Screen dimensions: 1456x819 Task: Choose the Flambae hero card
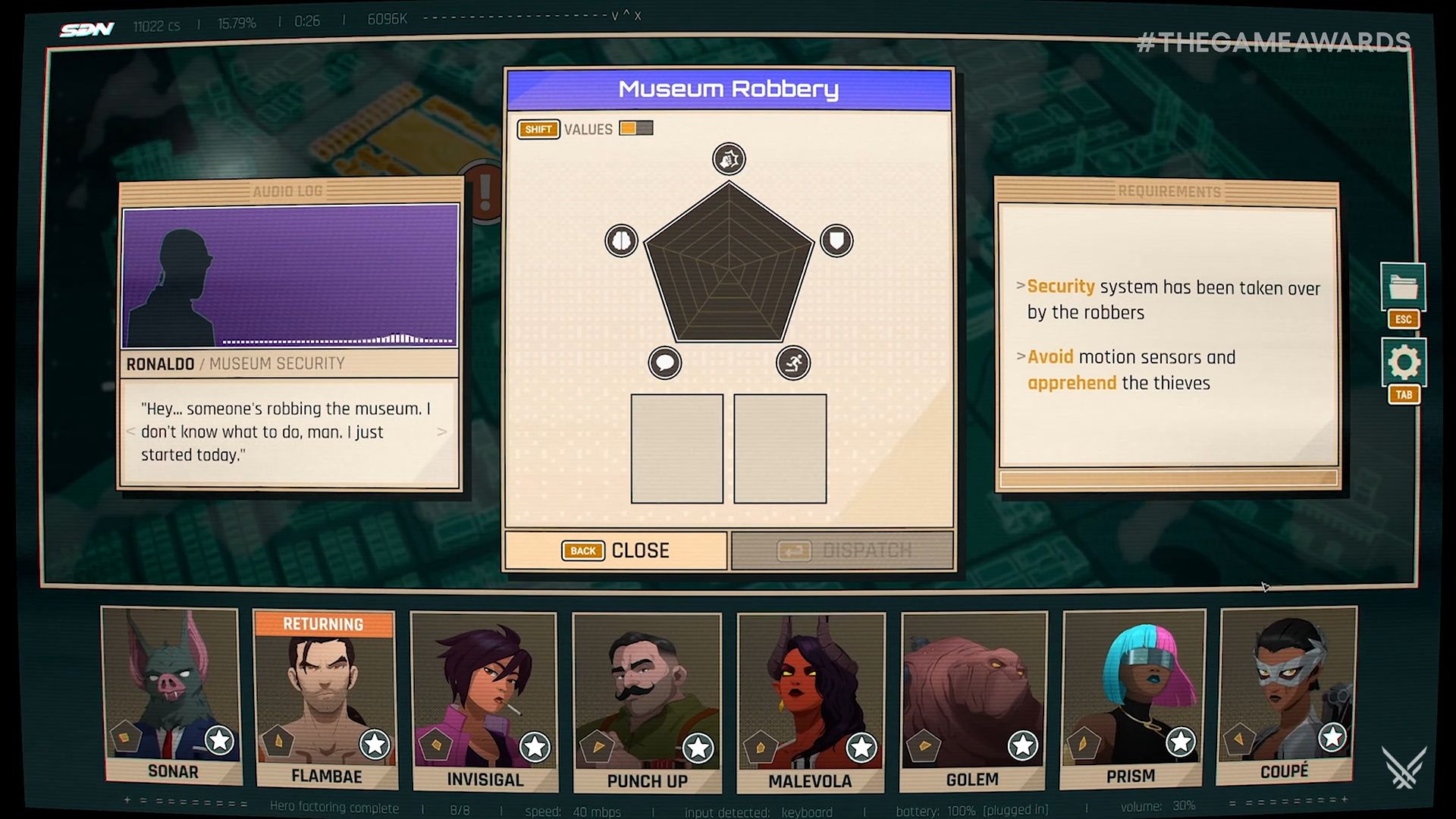tap(325, 698)
